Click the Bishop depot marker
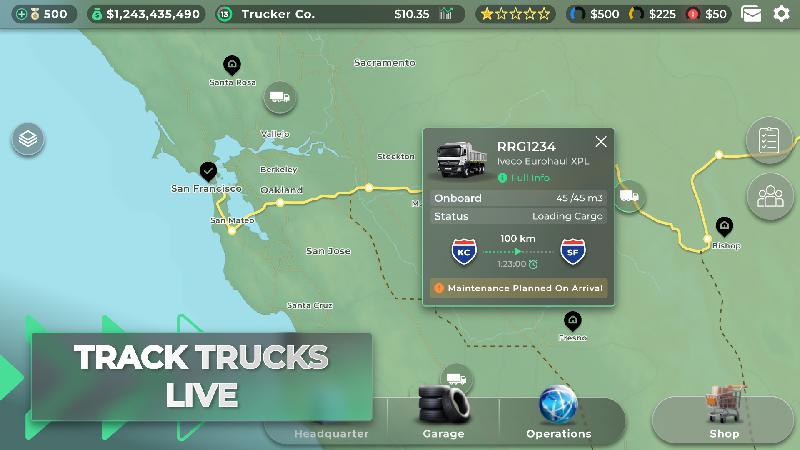Viewport: 800px width, 450px height. (x=724, y=226)
